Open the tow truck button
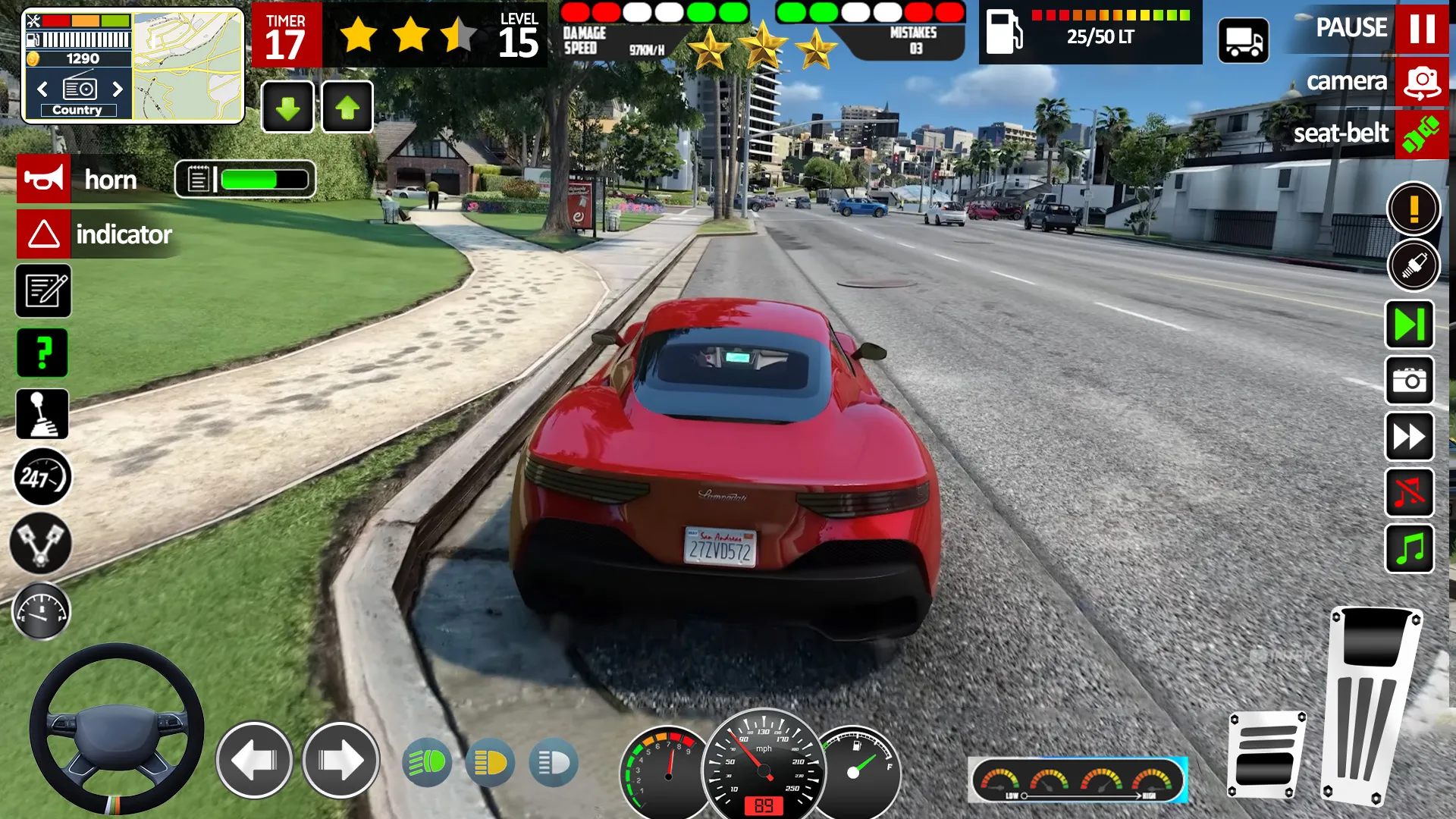The image size is (1456, 819). coord(1243,41)
